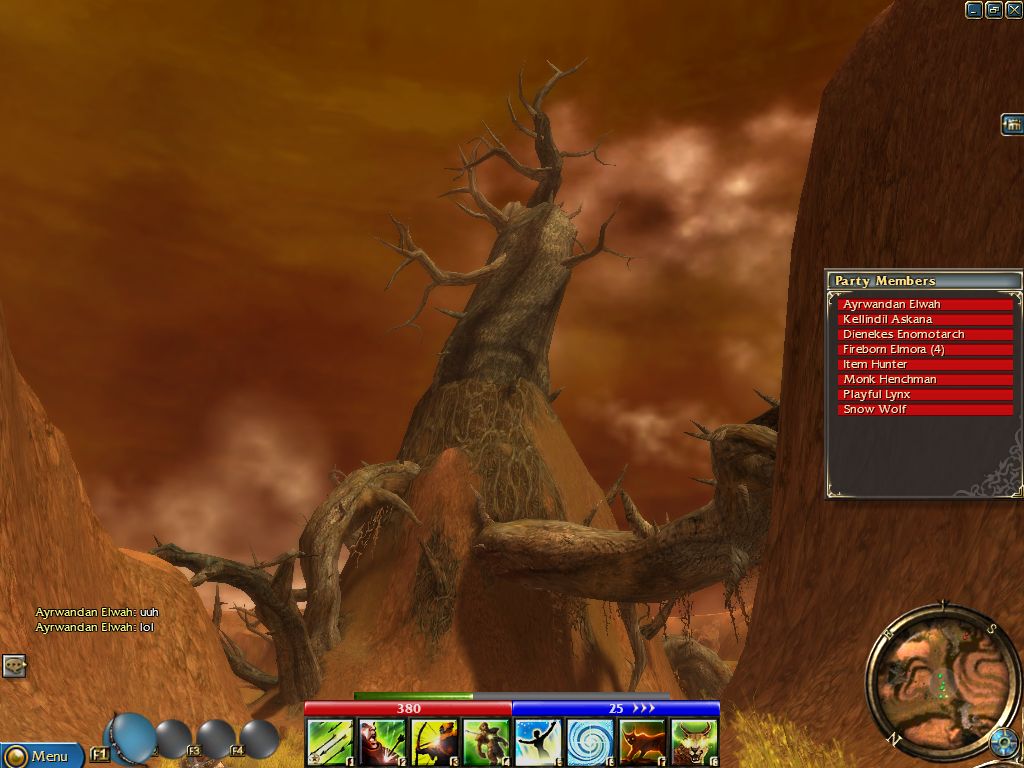Image resolution: width=1024 pixels, height=768 pixels.
Task: Open the Menu button
Action: click(x=41, y=756)
